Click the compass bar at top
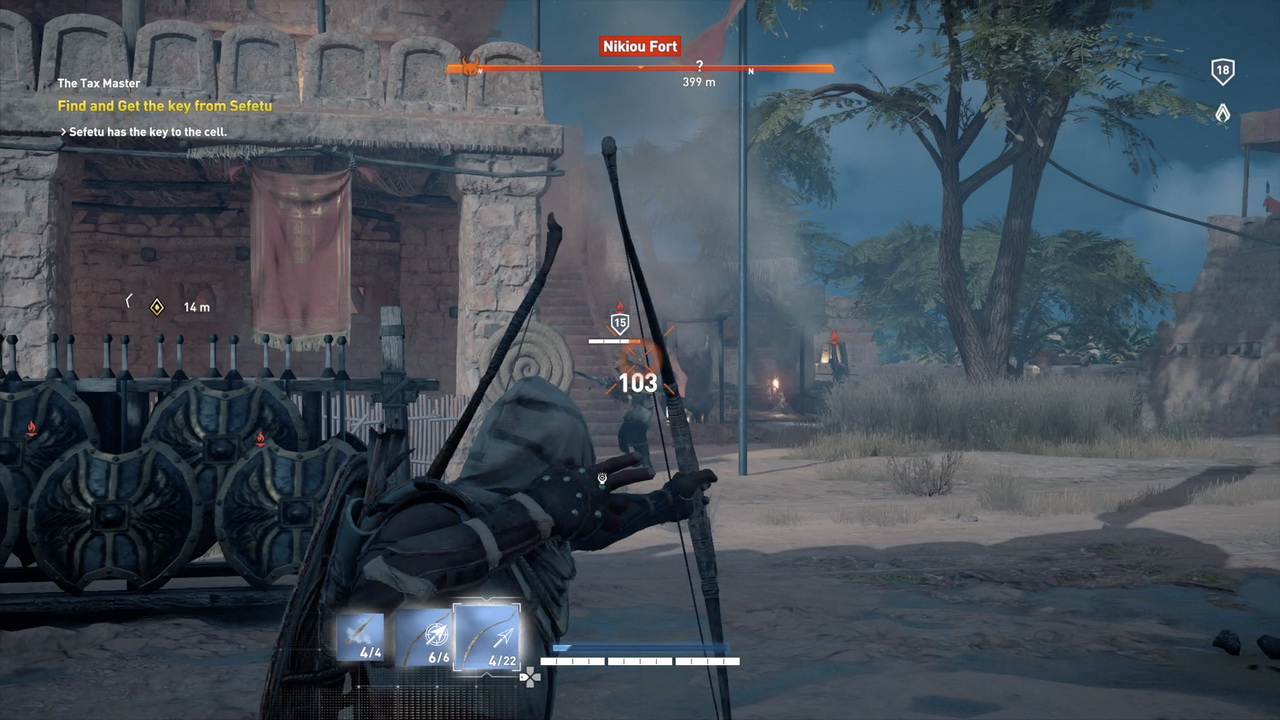 point(640,69)
